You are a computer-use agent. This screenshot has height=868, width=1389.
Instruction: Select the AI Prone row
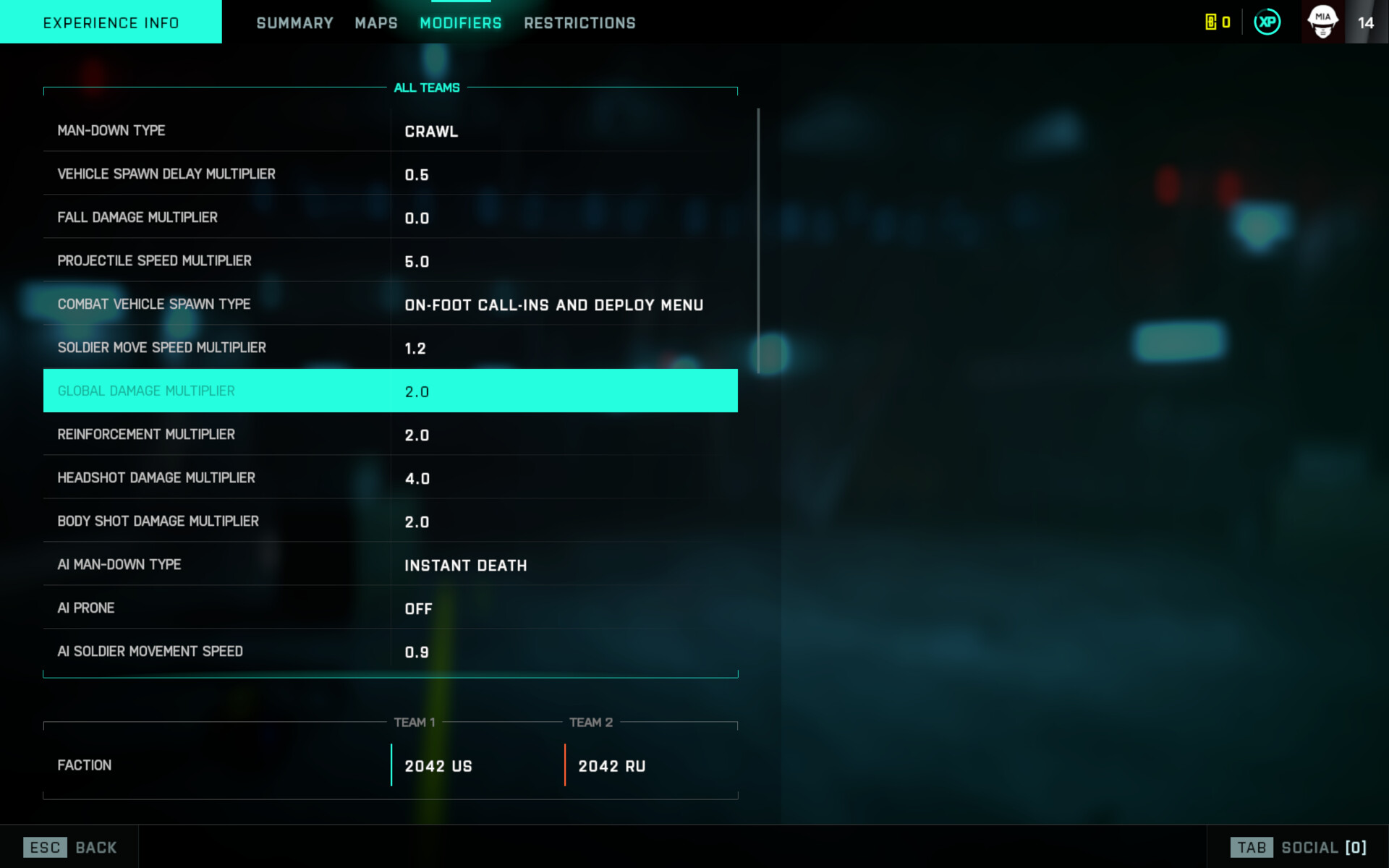(391, 608)
